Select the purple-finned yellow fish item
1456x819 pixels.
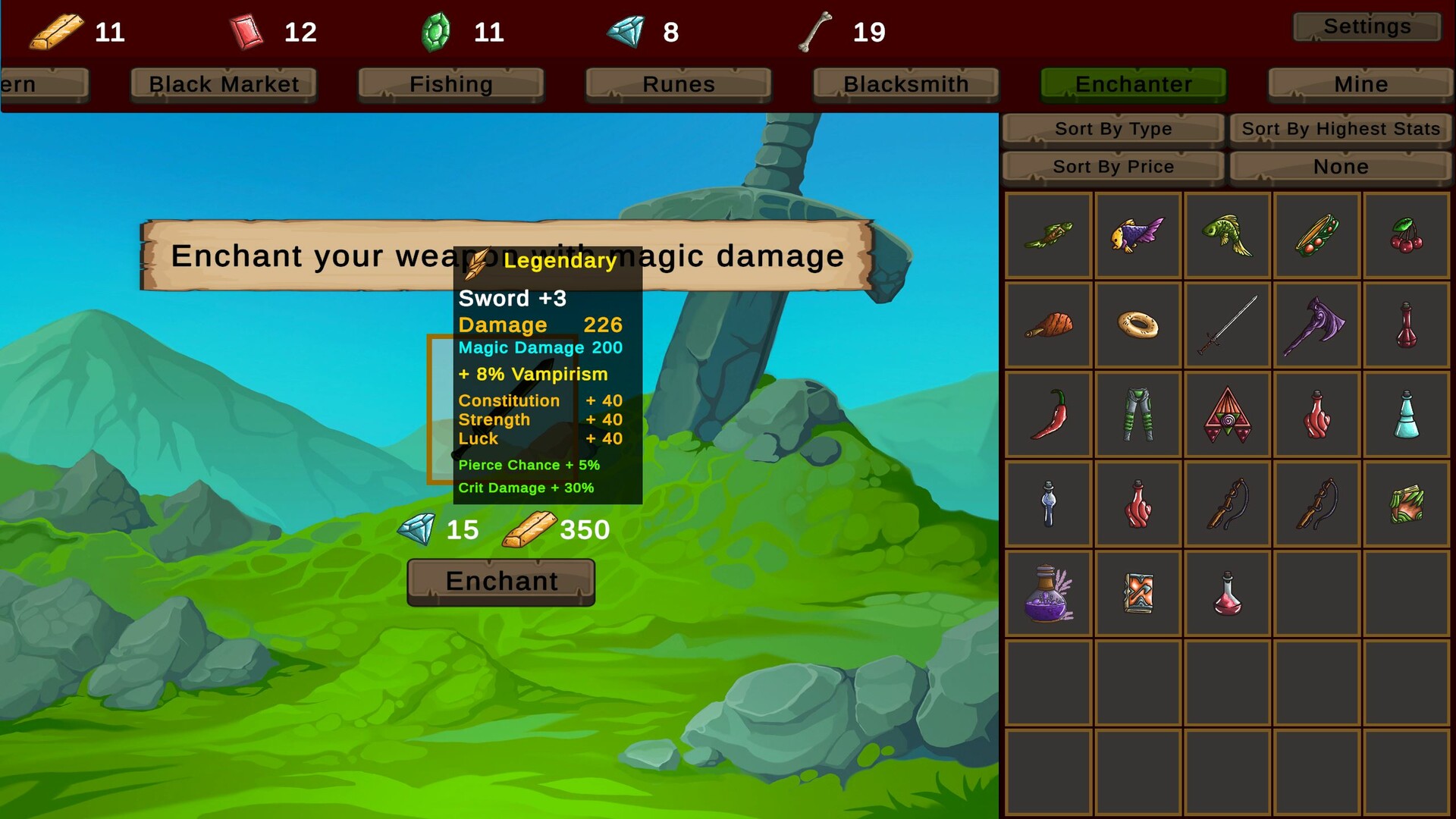(x=1137, y=234)
